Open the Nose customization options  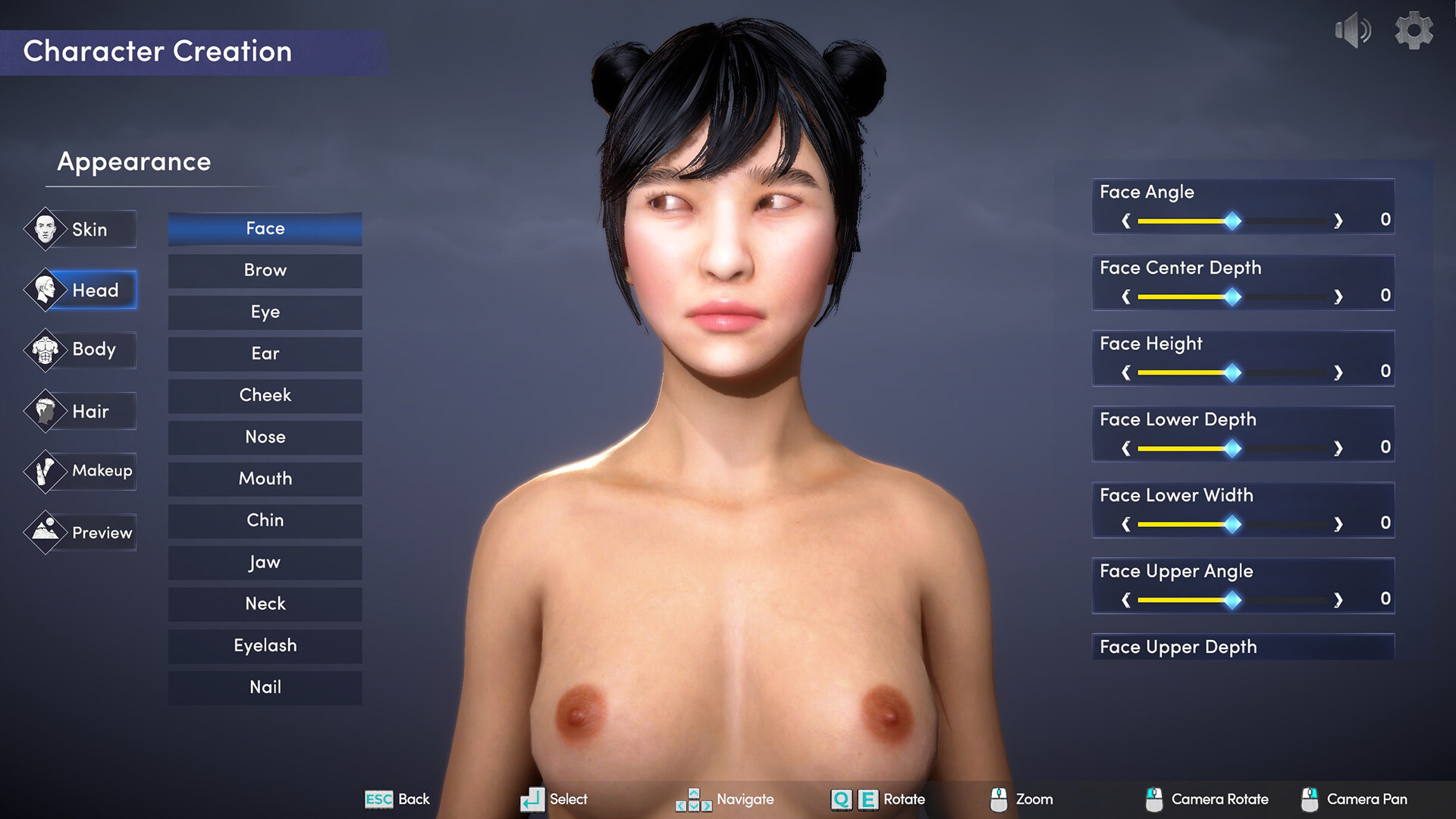[265, 438]
